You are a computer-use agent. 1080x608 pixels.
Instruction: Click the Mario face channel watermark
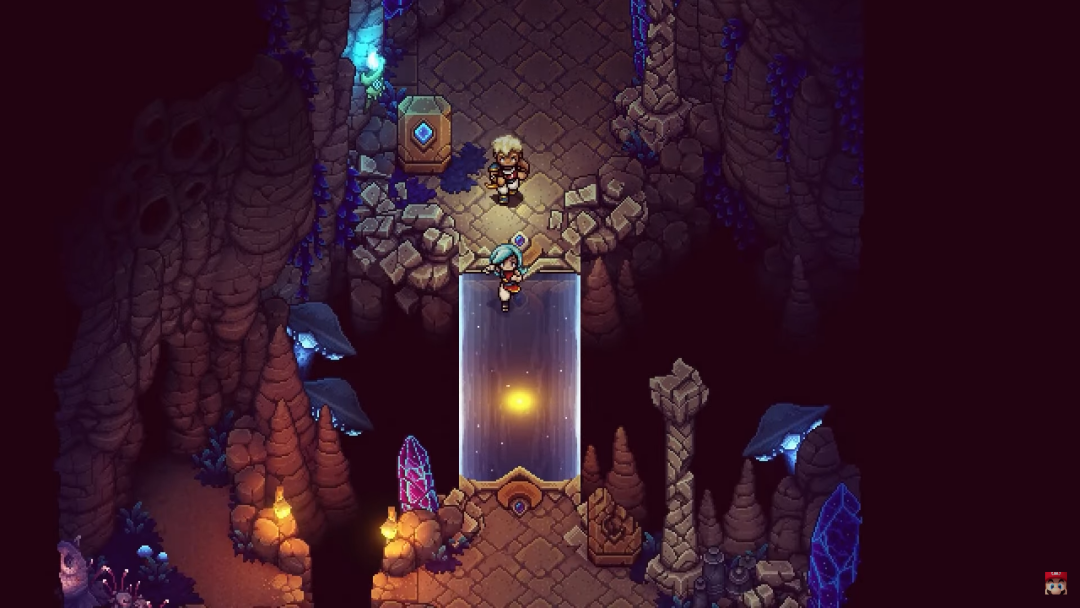tap(1054, 583)
